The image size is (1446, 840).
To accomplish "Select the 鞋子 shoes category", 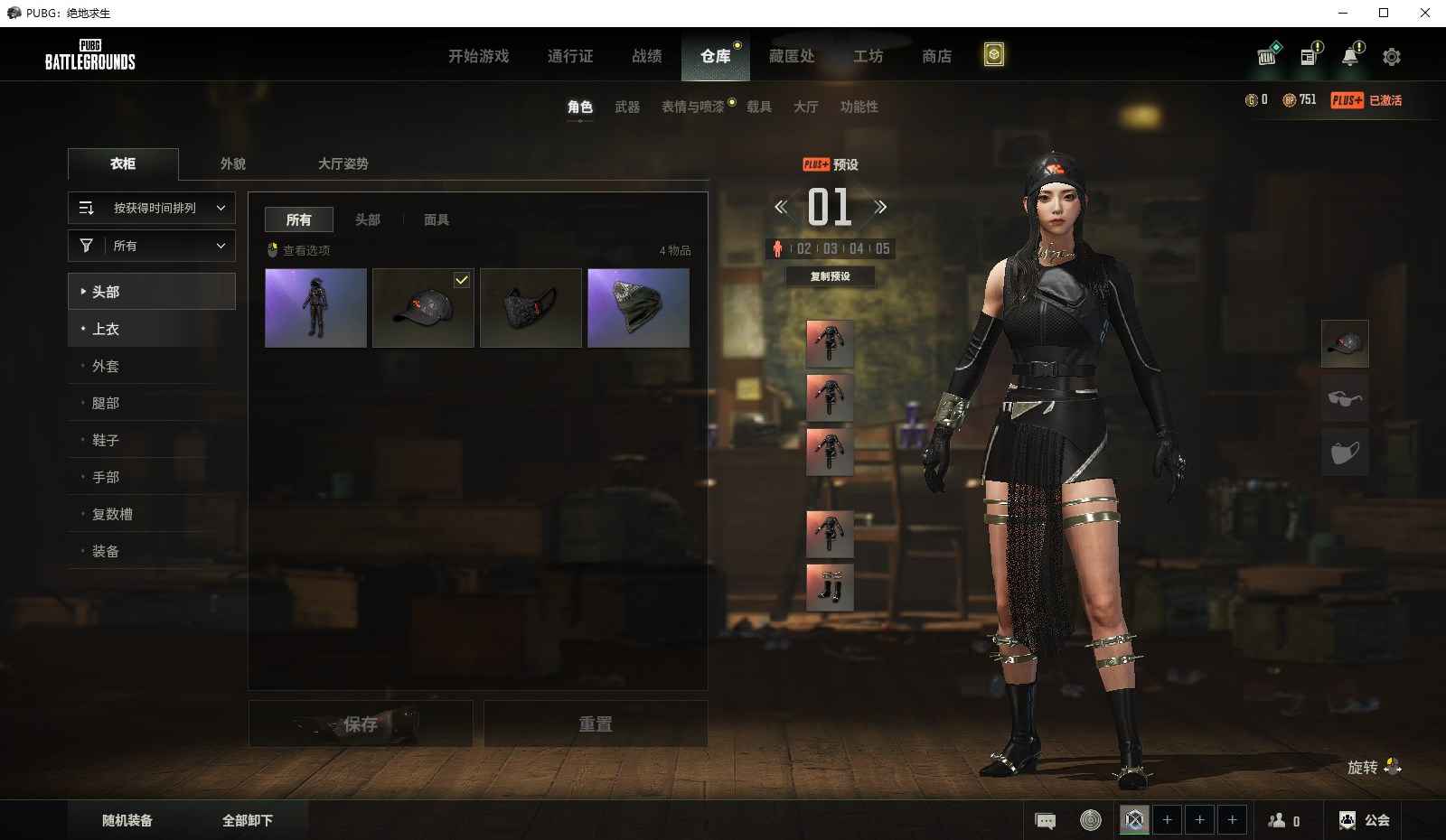I will (x=106, y=440).
